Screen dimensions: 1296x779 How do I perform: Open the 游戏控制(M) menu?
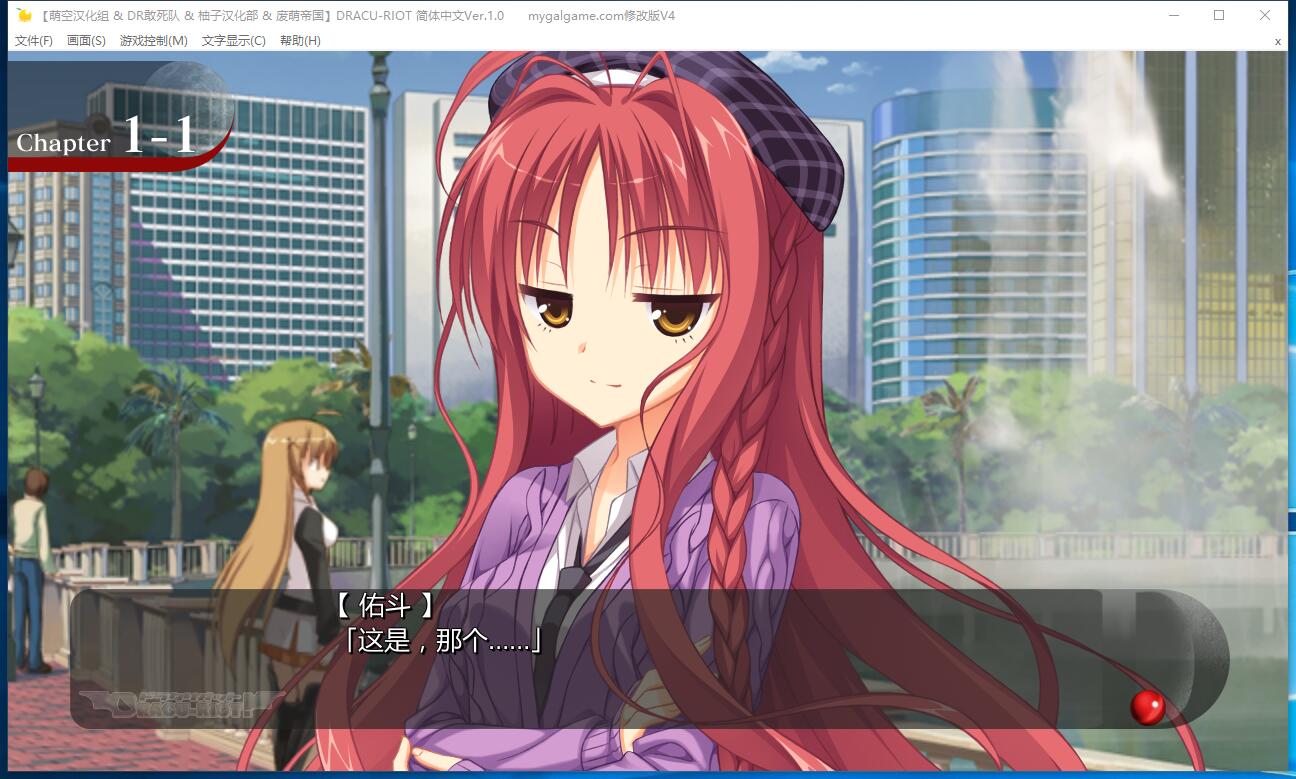pyautogui.click(x=153, y=41)
